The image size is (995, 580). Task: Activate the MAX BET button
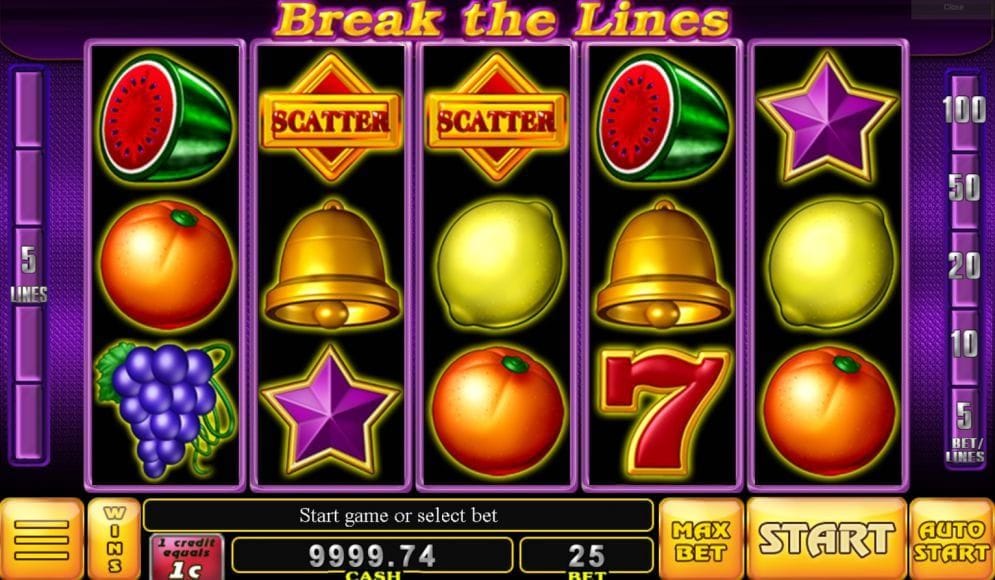701,538
